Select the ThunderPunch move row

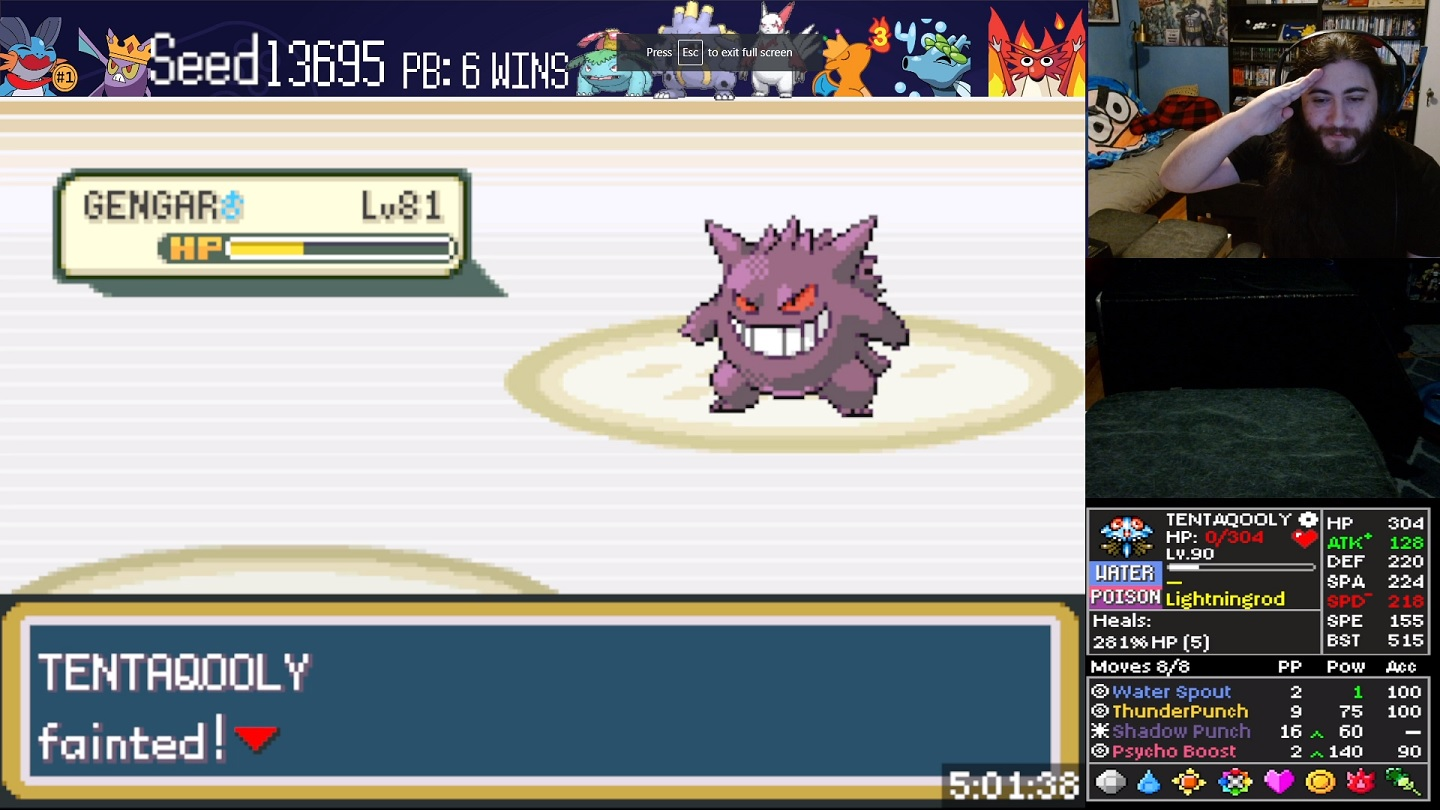[1180, 712]
